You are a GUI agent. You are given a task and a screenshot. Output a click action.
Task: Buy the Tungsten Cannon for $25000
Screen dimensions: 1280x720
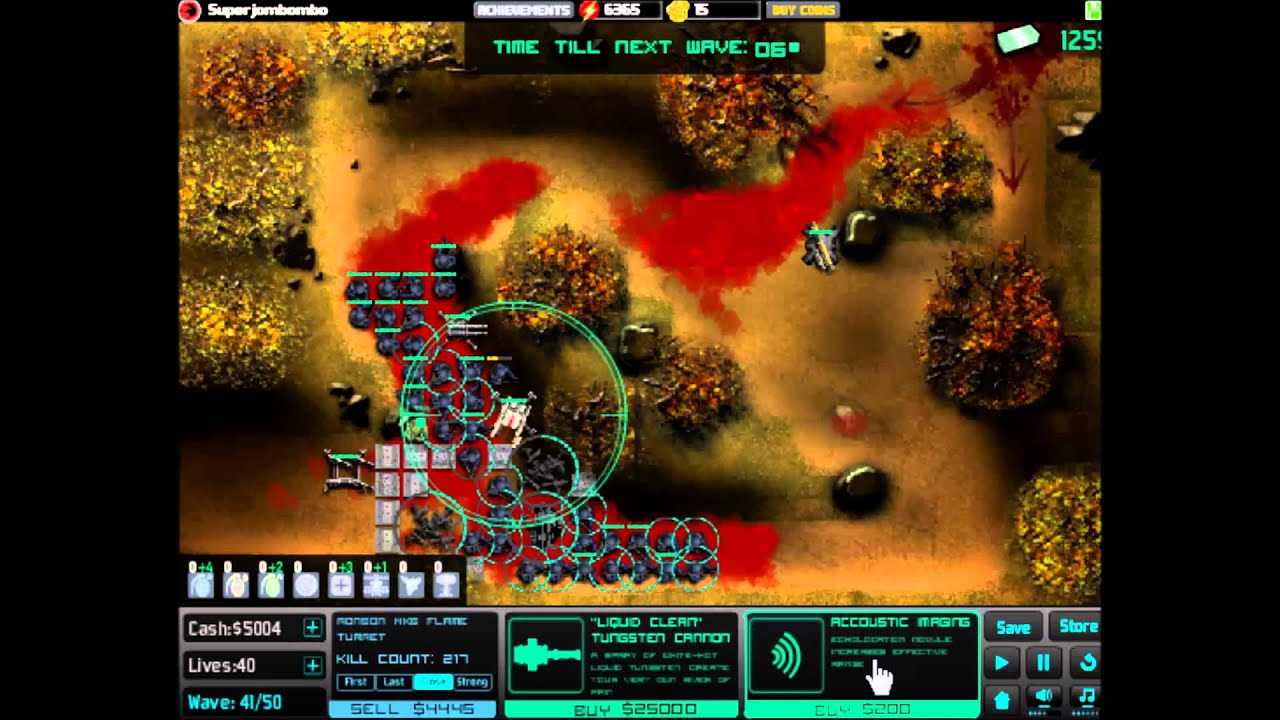(621, 709)
